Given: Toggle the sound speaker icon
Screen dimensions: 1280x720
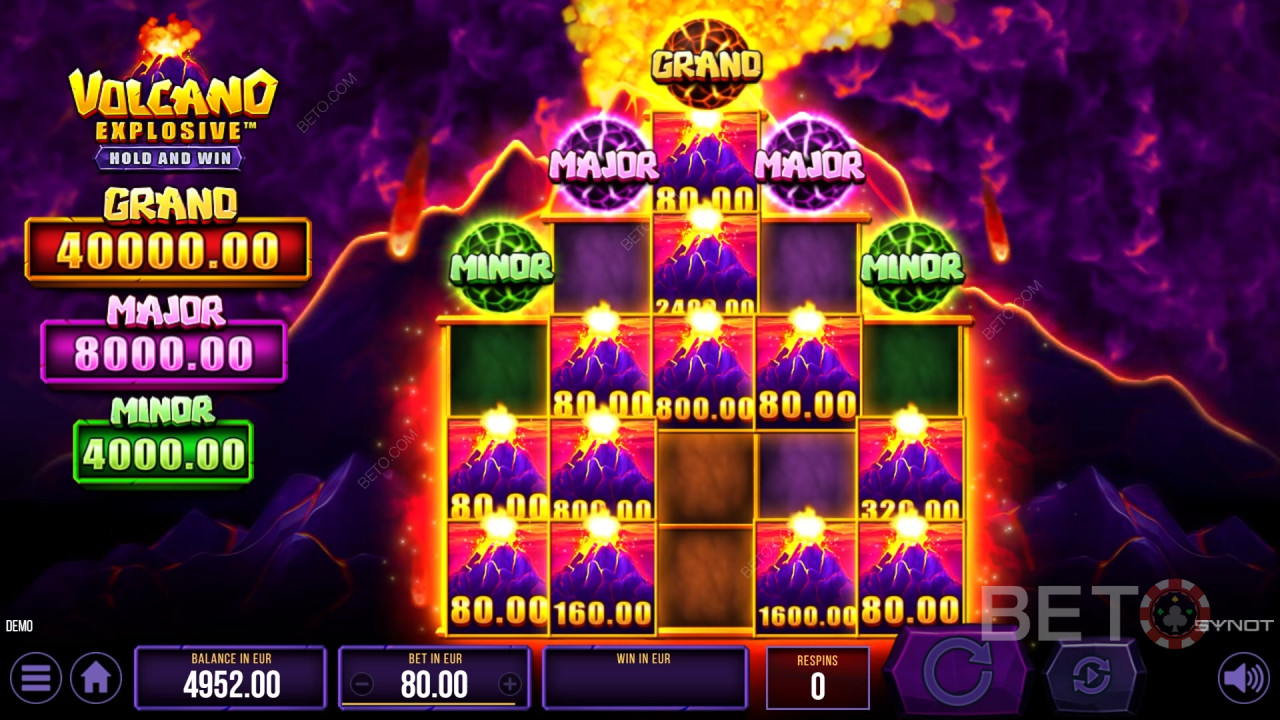Looking at the screenshot, I should point(1243,679).
